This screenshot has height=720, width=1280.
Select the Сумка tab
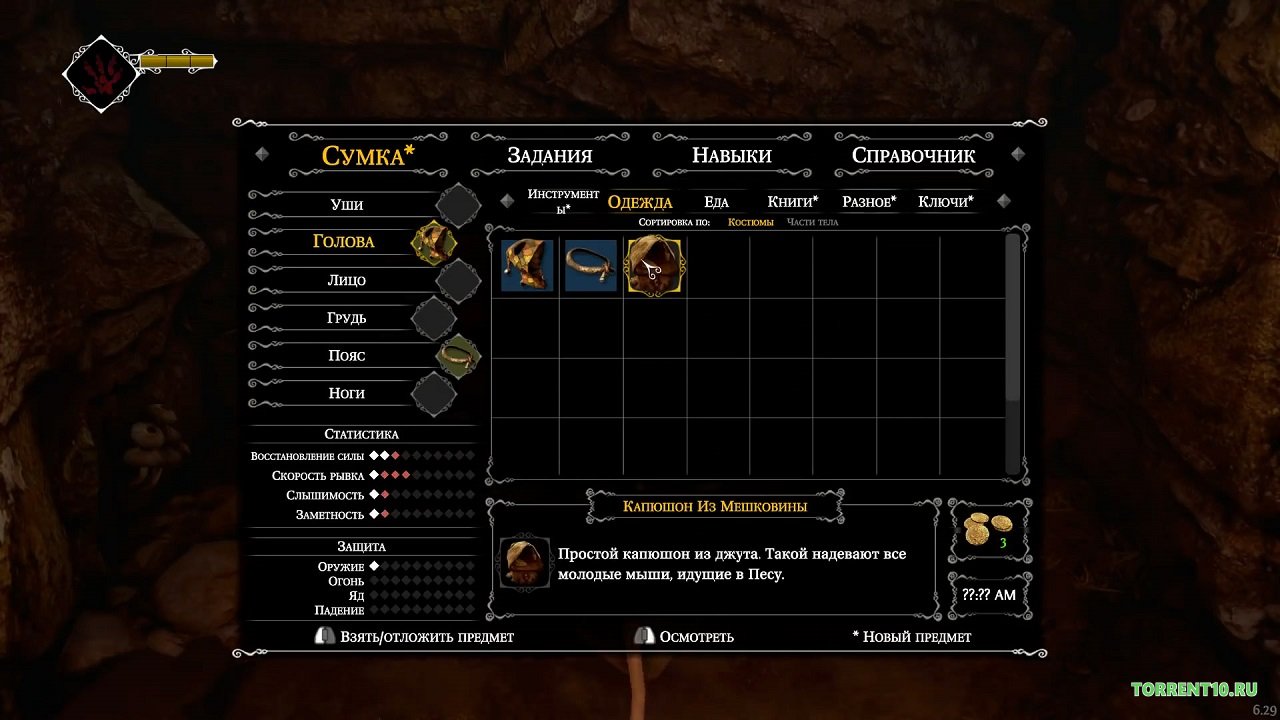367,155
